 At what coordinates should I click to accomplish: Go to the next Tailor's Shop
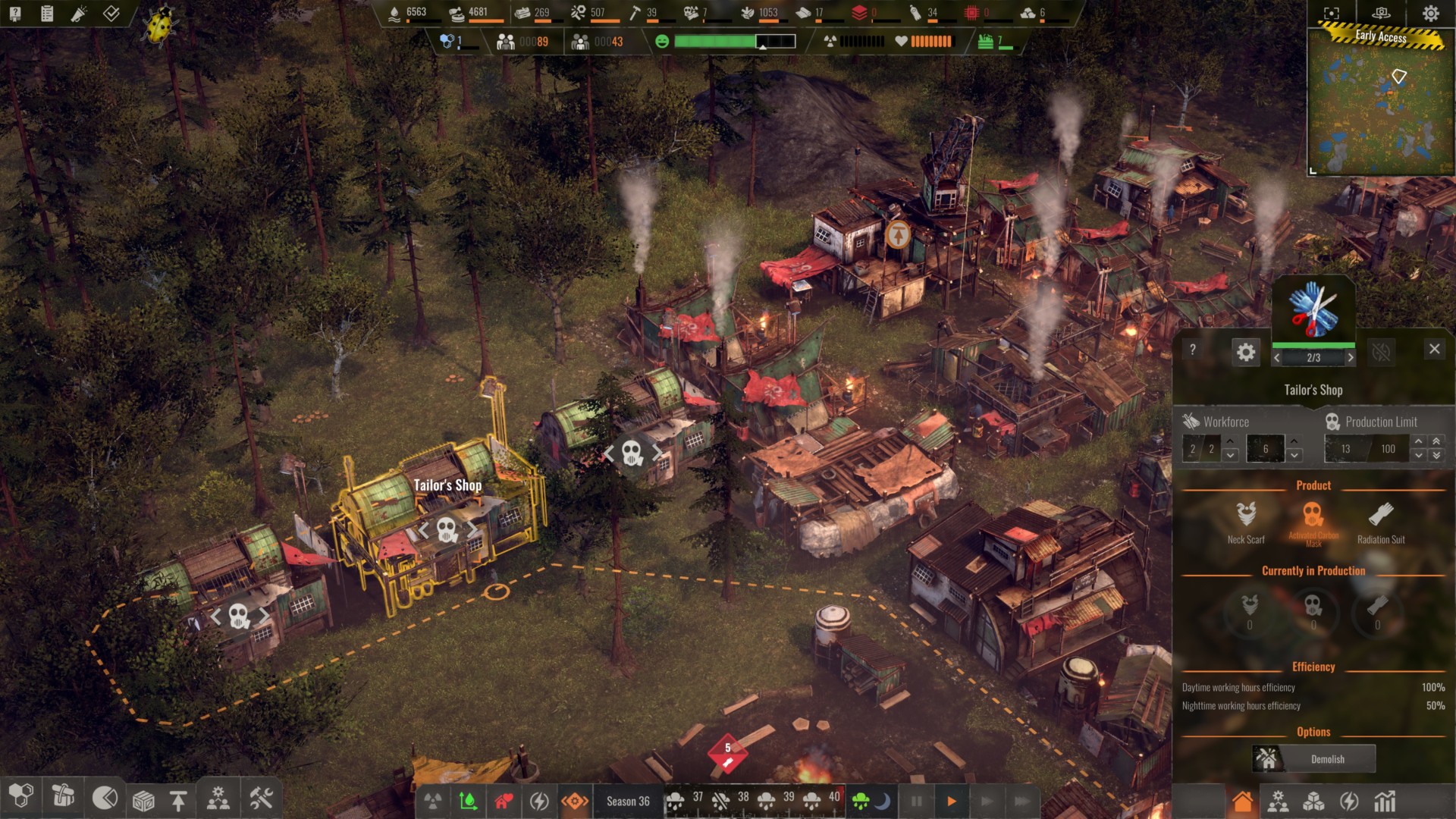pyautogui.click(x=1351, y=358)
